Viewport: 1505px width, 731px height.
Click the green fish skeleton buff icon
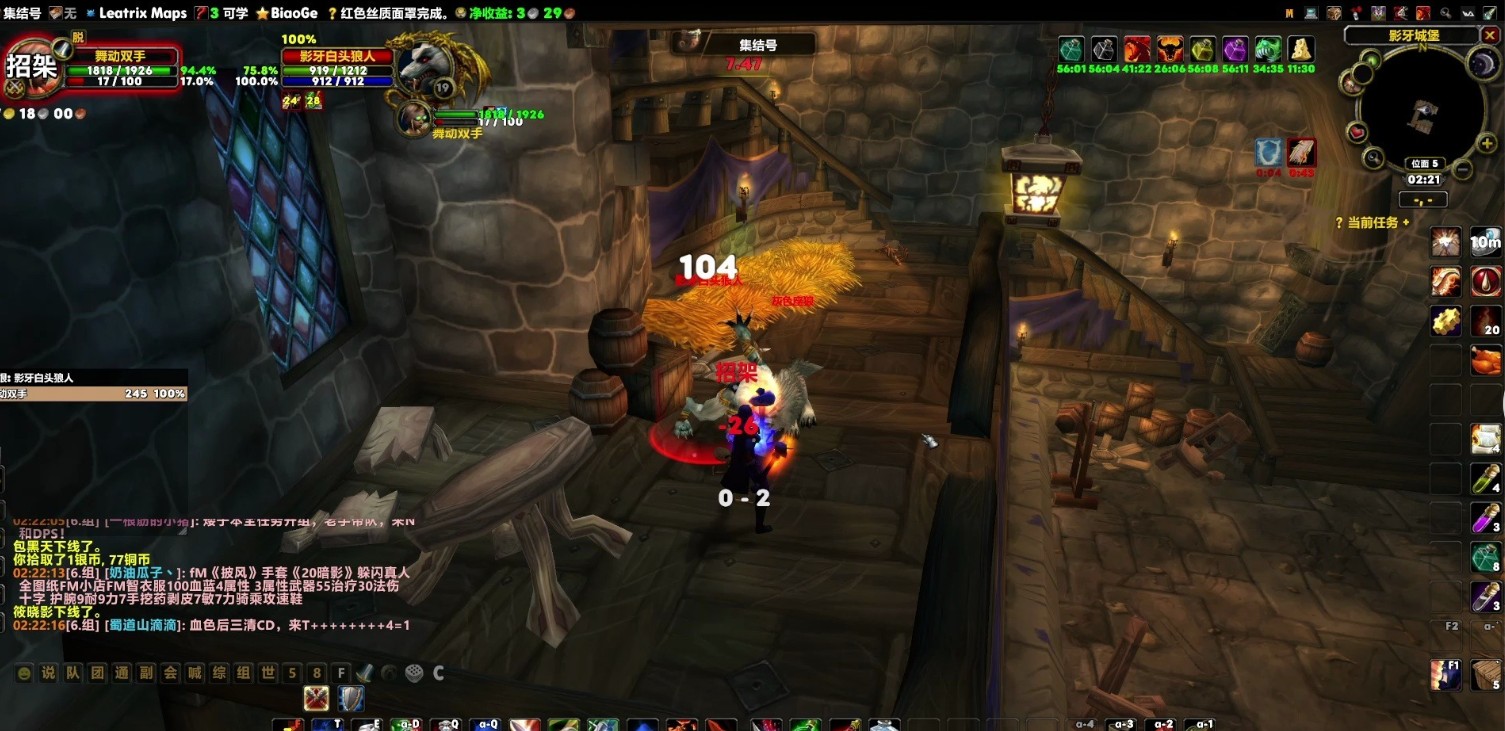(x=1268, y=49)
